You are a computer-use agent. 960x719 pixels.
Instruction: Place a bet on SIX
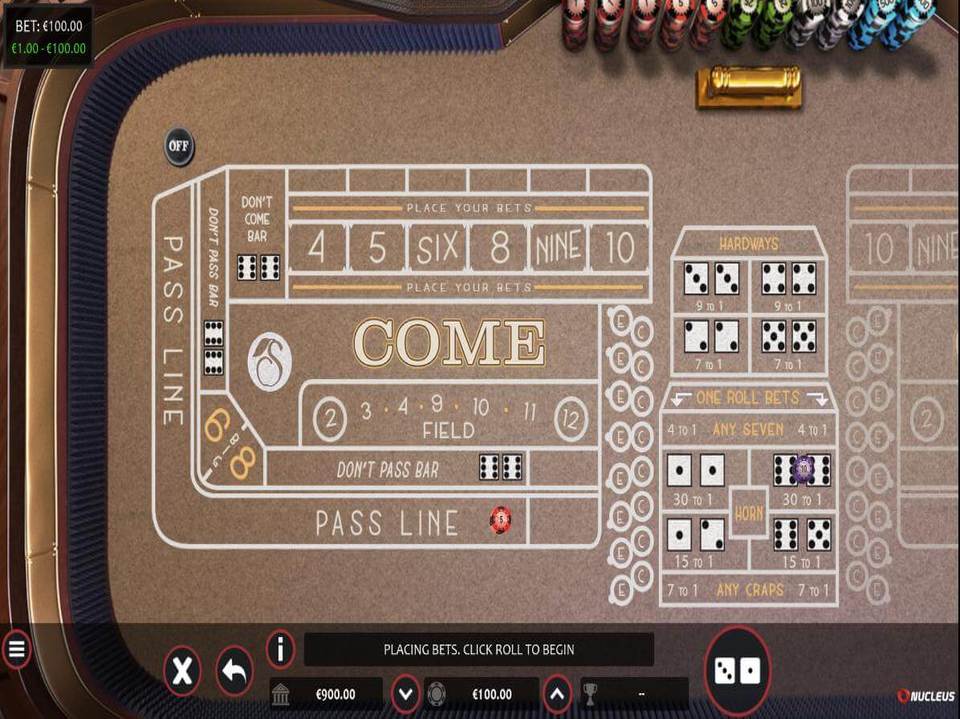point(438,247)
